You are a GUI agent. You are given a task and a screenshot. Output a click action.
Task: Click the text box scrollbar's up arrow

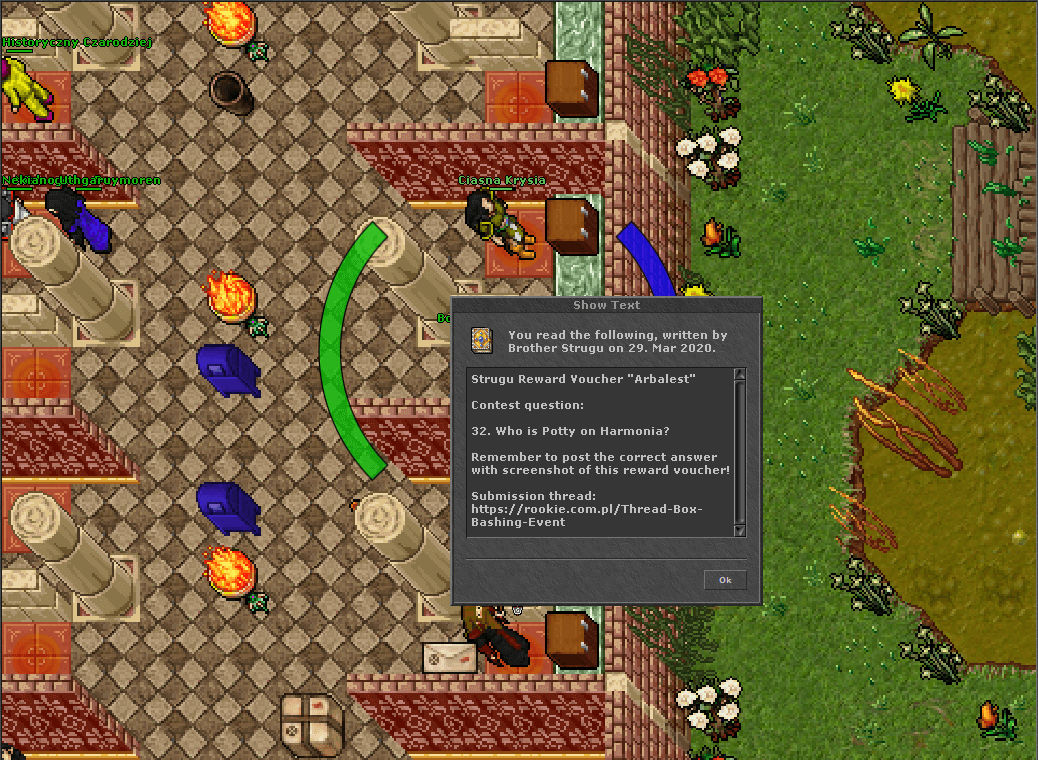[740, 375]
